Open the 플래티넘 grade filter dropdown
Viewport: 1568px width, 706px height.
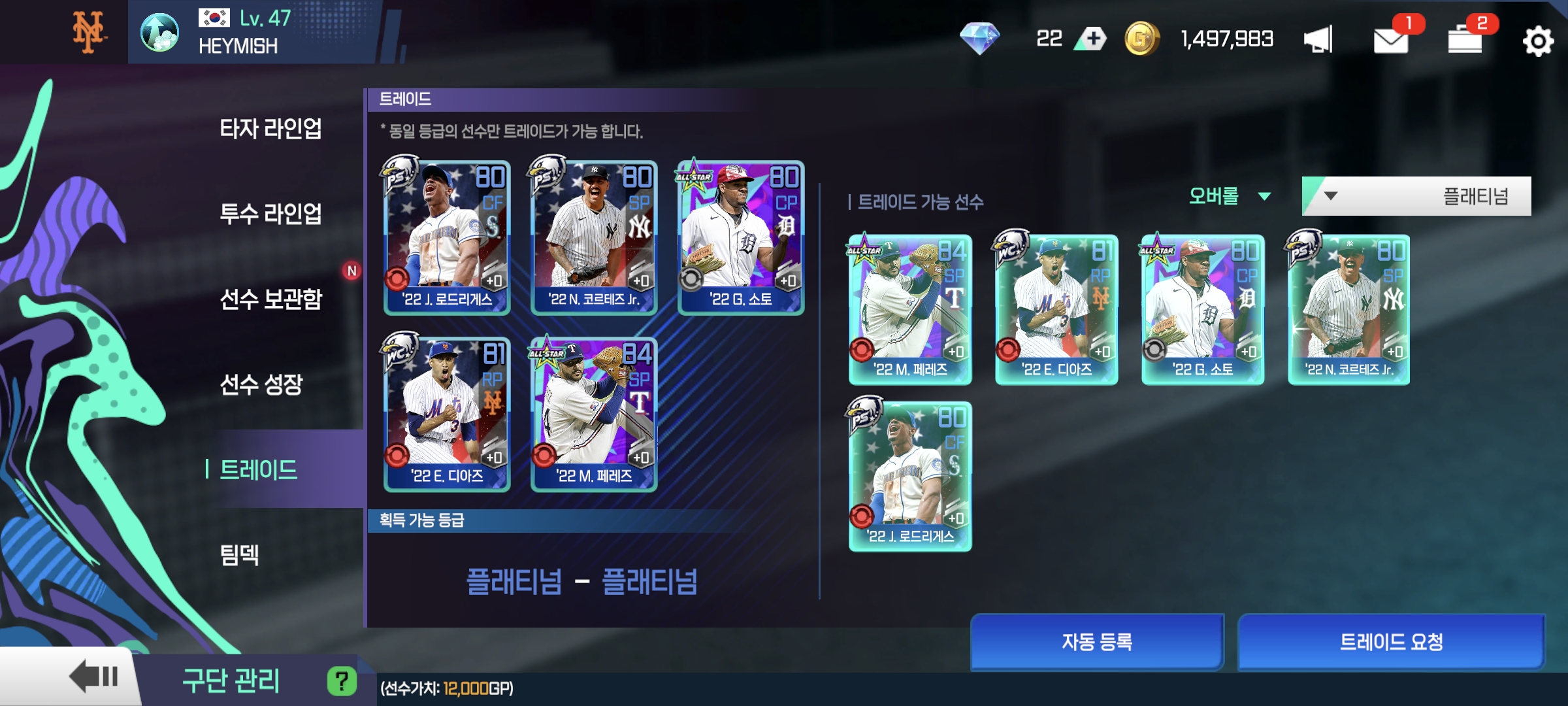1416,196
